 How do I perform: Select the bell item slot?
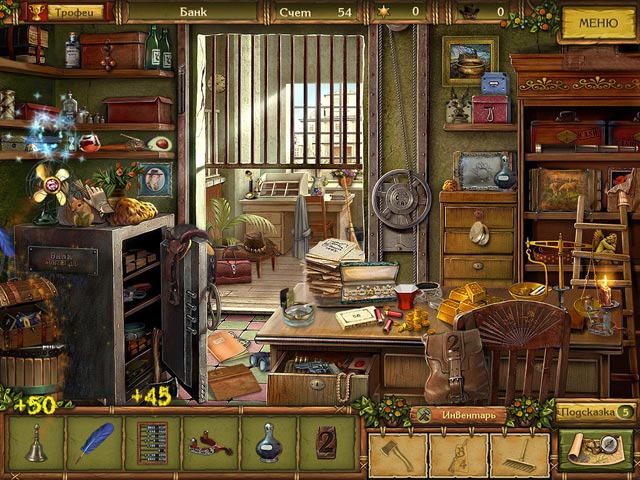click(36, 444)
